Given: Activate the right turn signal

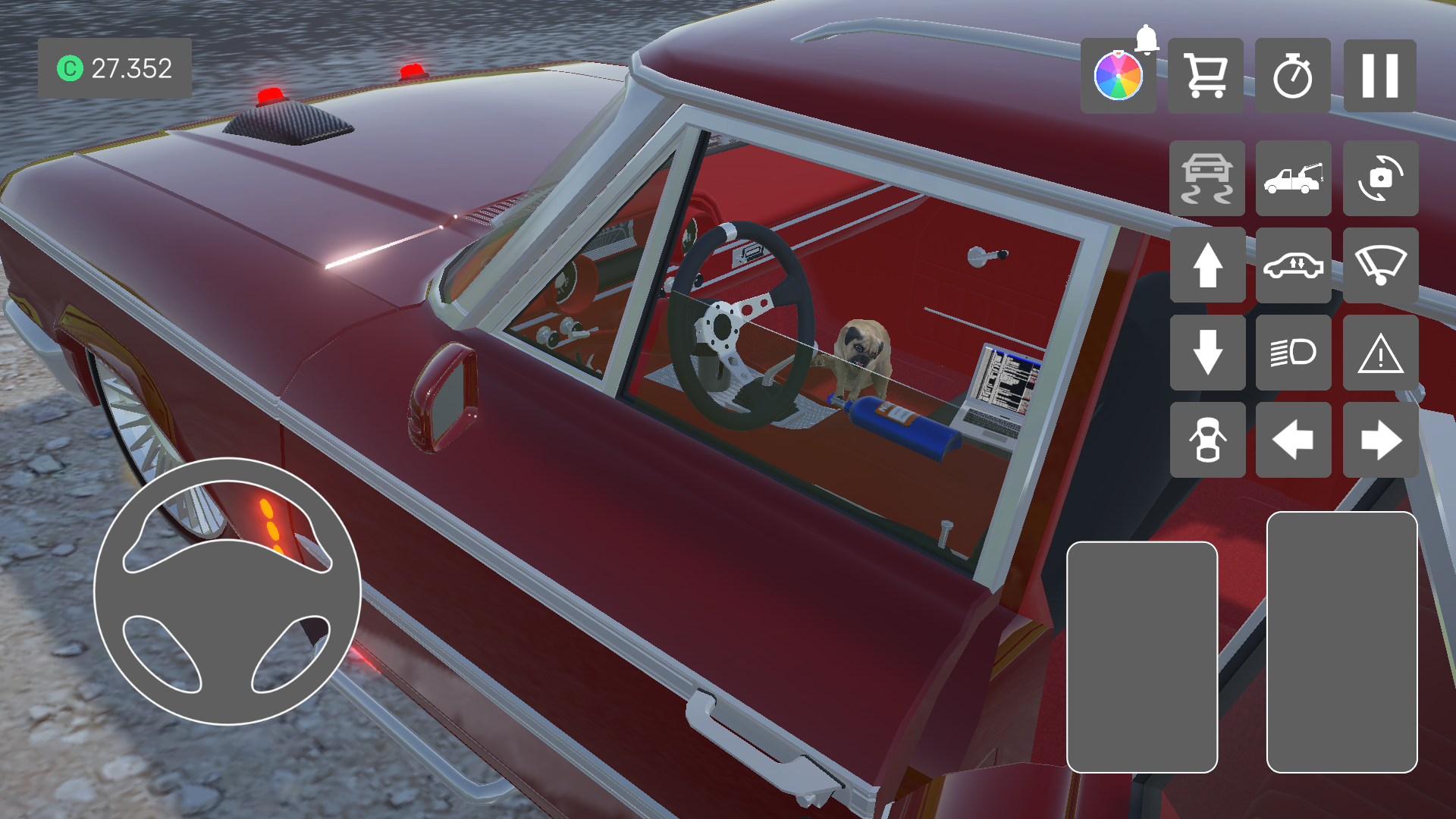Looking at the screenshot, I should (1379, 438).
